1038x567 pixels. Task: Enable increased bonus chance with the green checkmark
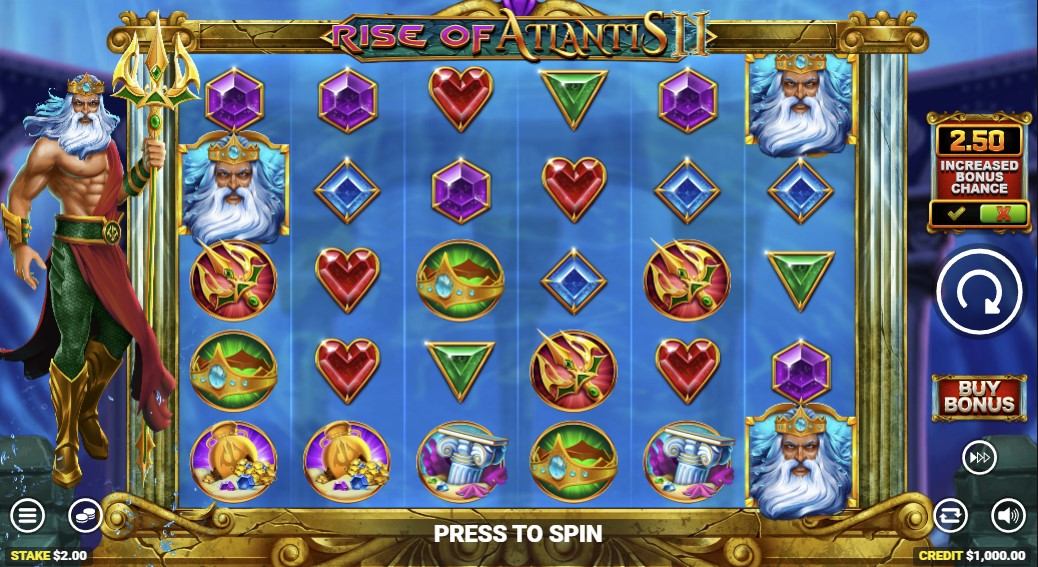(956, 213)
